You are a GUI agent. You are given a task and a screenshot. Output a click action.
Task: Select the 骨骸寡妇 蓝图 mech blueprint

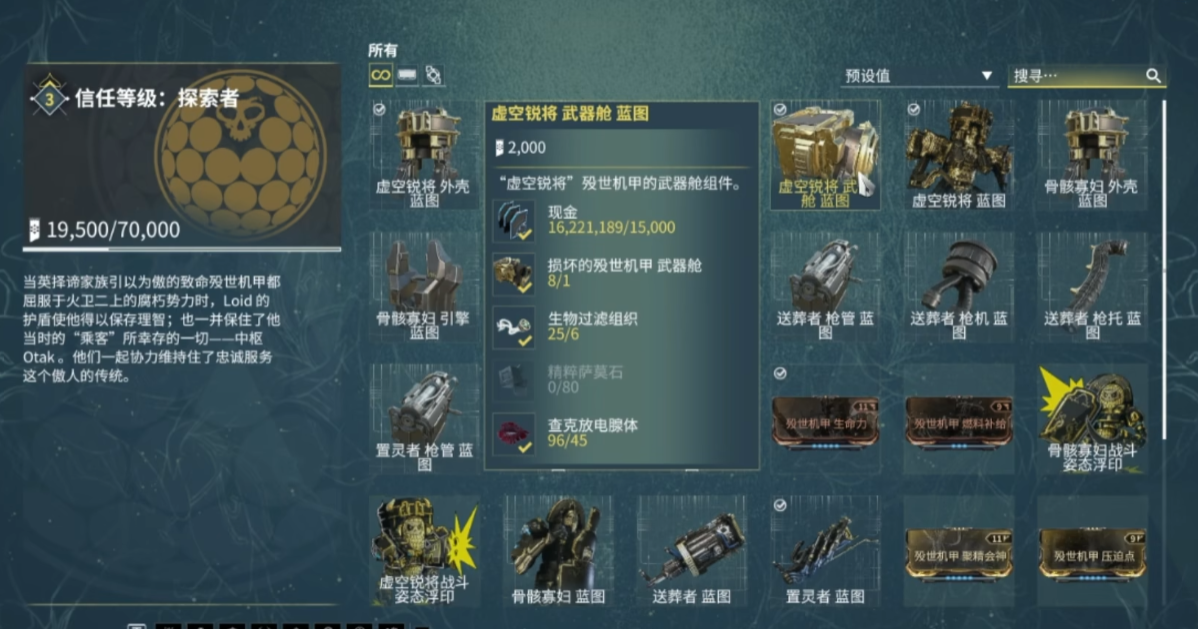coord(558,550)
